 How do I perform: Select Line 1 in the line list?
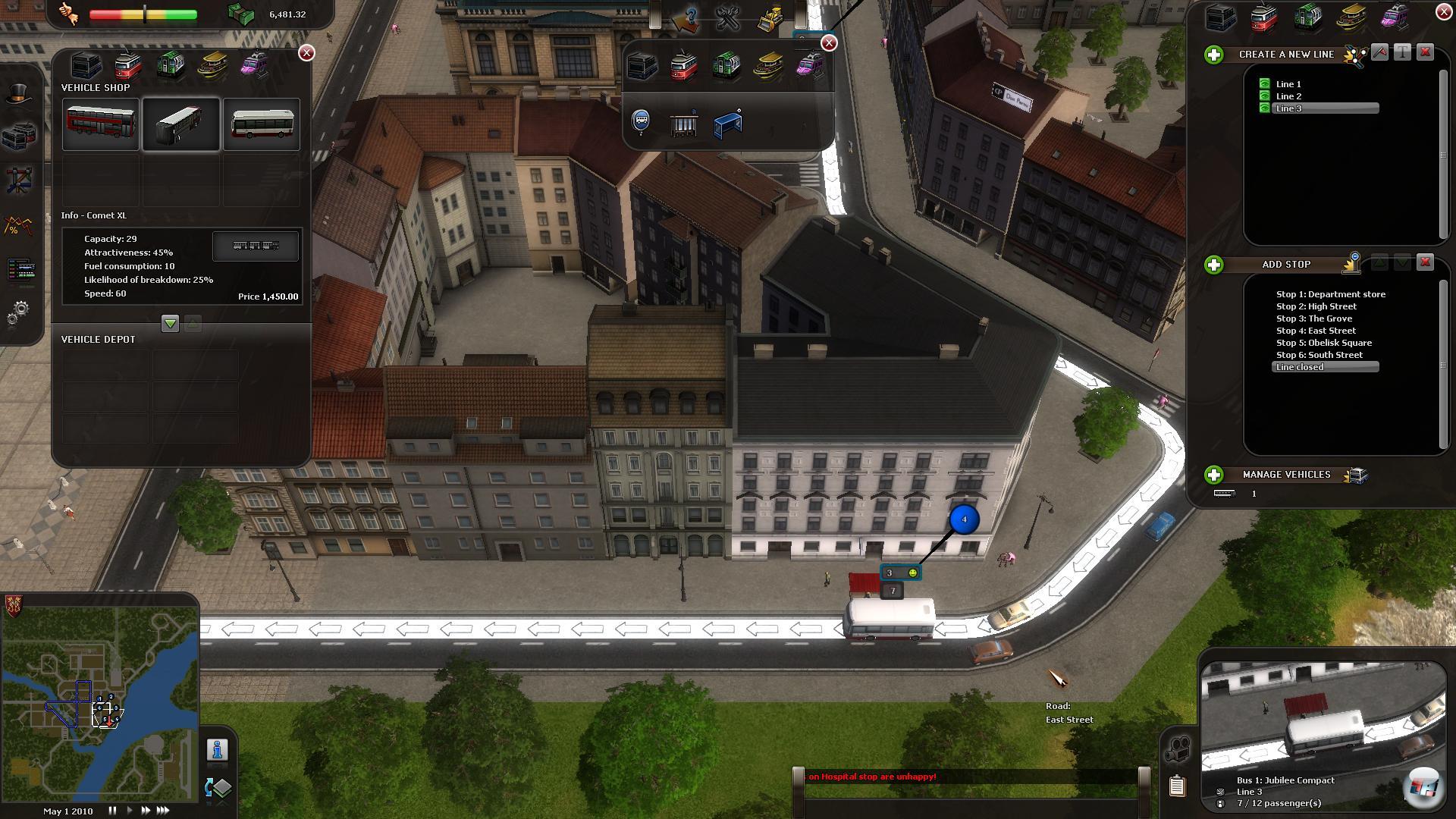point(1288,84)
